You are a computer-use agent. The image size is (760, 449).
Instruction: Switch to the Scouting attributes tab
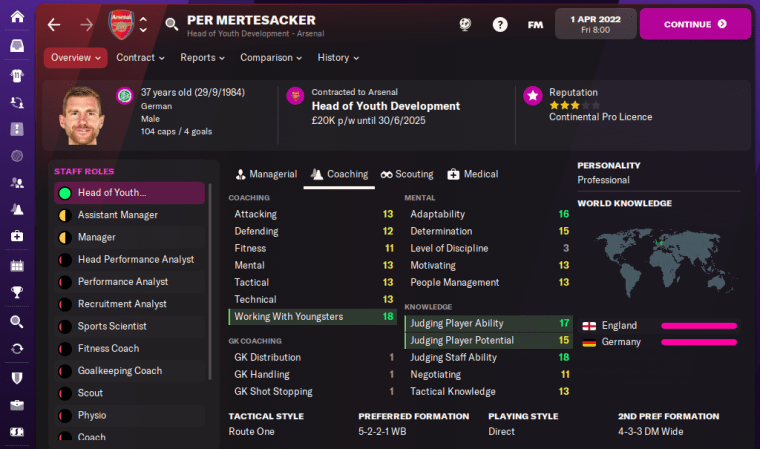pos(407,174)
